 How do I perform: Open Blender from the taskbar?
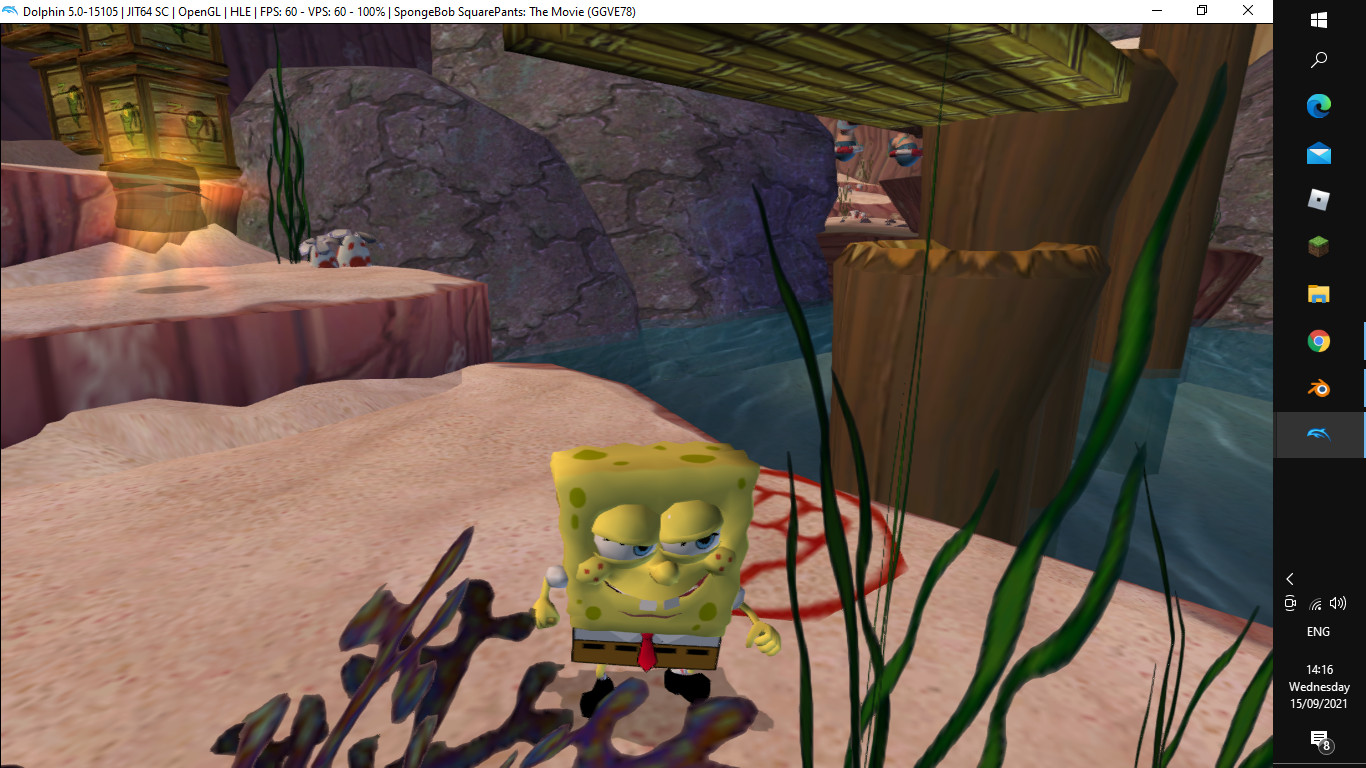click(1318, 388)
